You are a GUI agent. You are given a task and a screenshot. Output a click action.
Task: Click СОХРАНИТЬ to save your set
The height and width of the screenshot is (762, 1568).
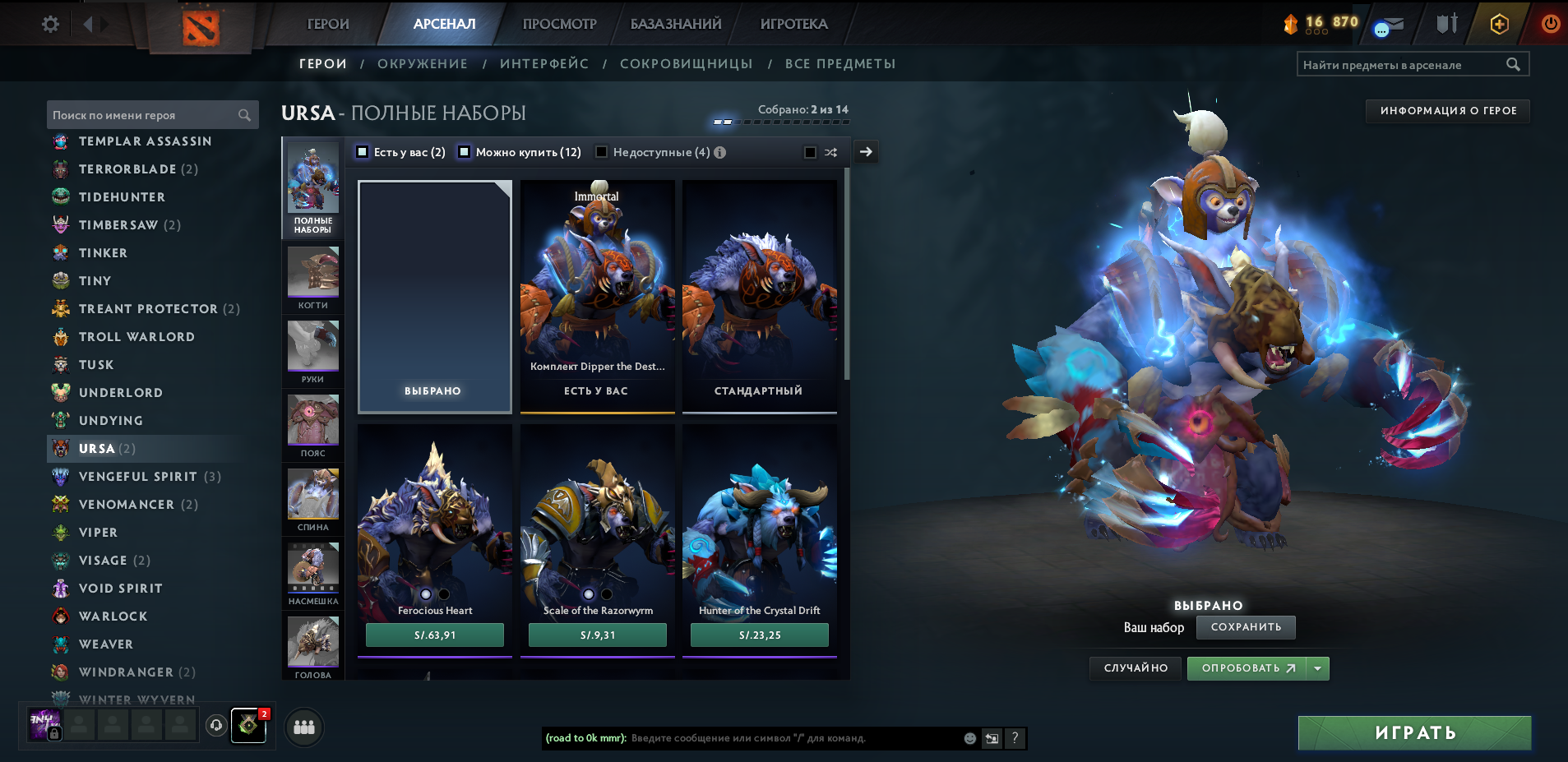pos(1247,627)
